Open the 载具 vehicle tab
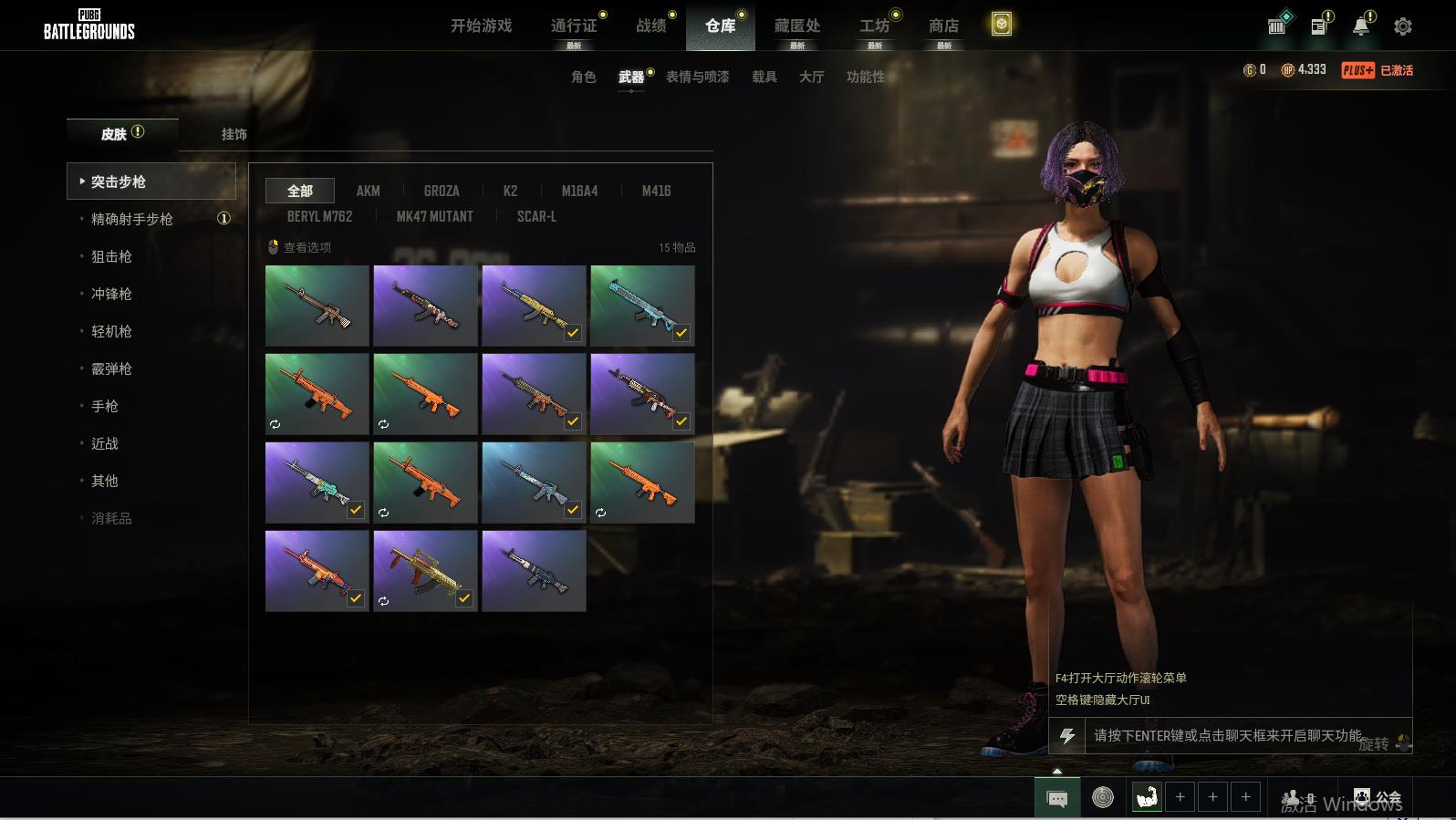Image resolution: width=1456 pixels, height=820 pixels. click(x=764, y=77)
